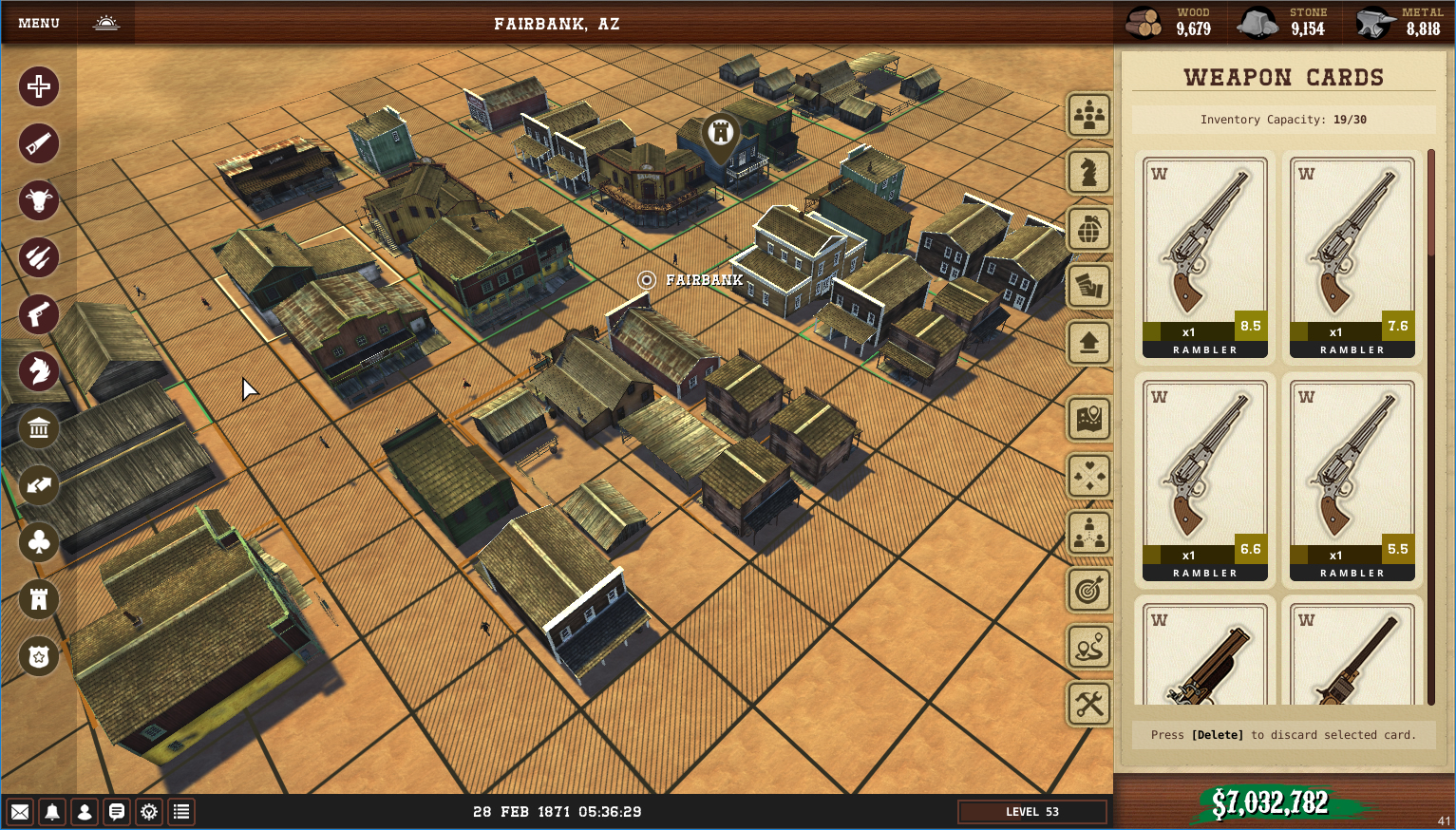
Task: Click the horse head icon
Action: point(39,371)
